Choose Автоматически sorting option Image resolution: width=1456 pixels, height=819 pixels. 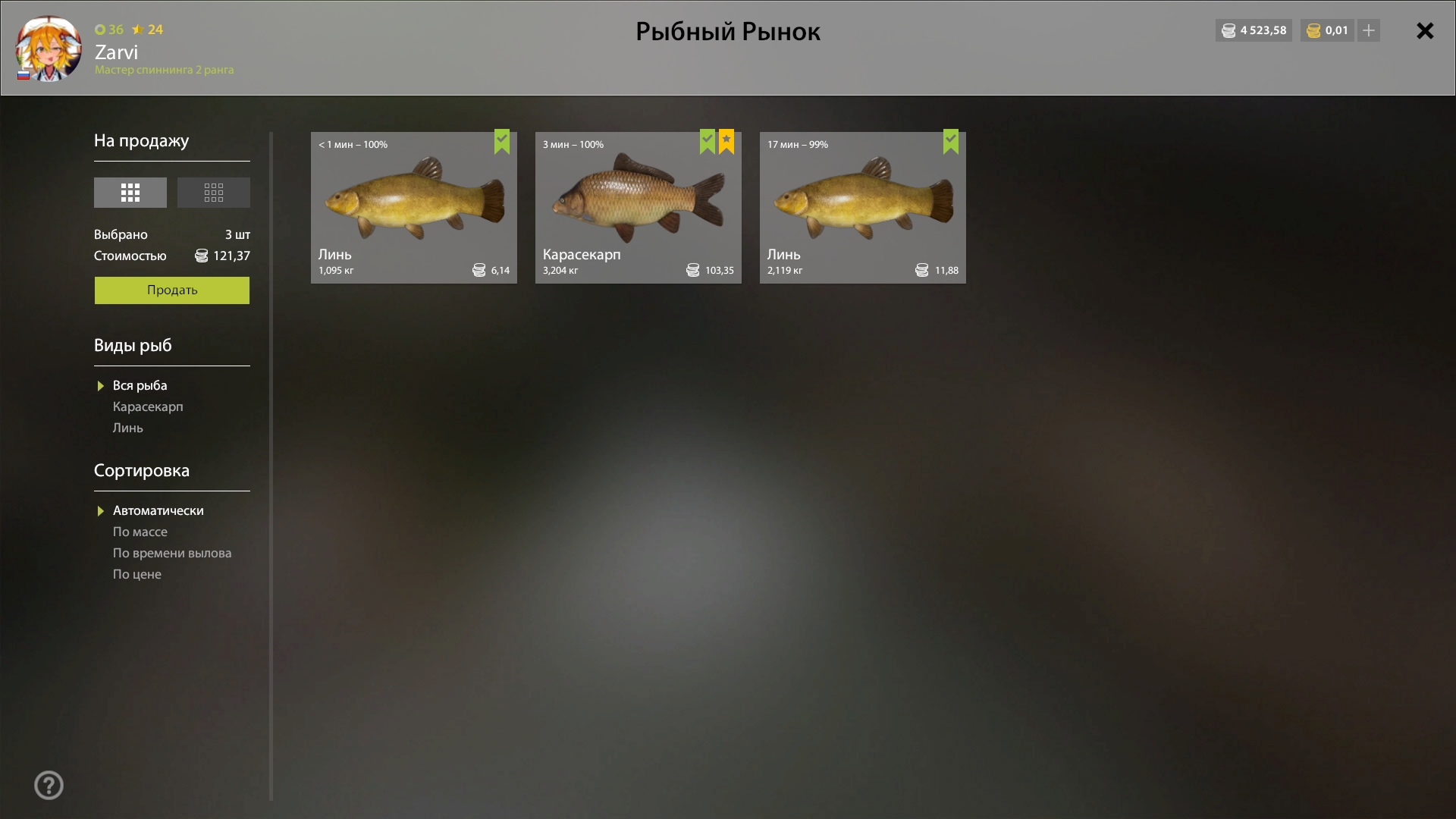click(158, 511)
